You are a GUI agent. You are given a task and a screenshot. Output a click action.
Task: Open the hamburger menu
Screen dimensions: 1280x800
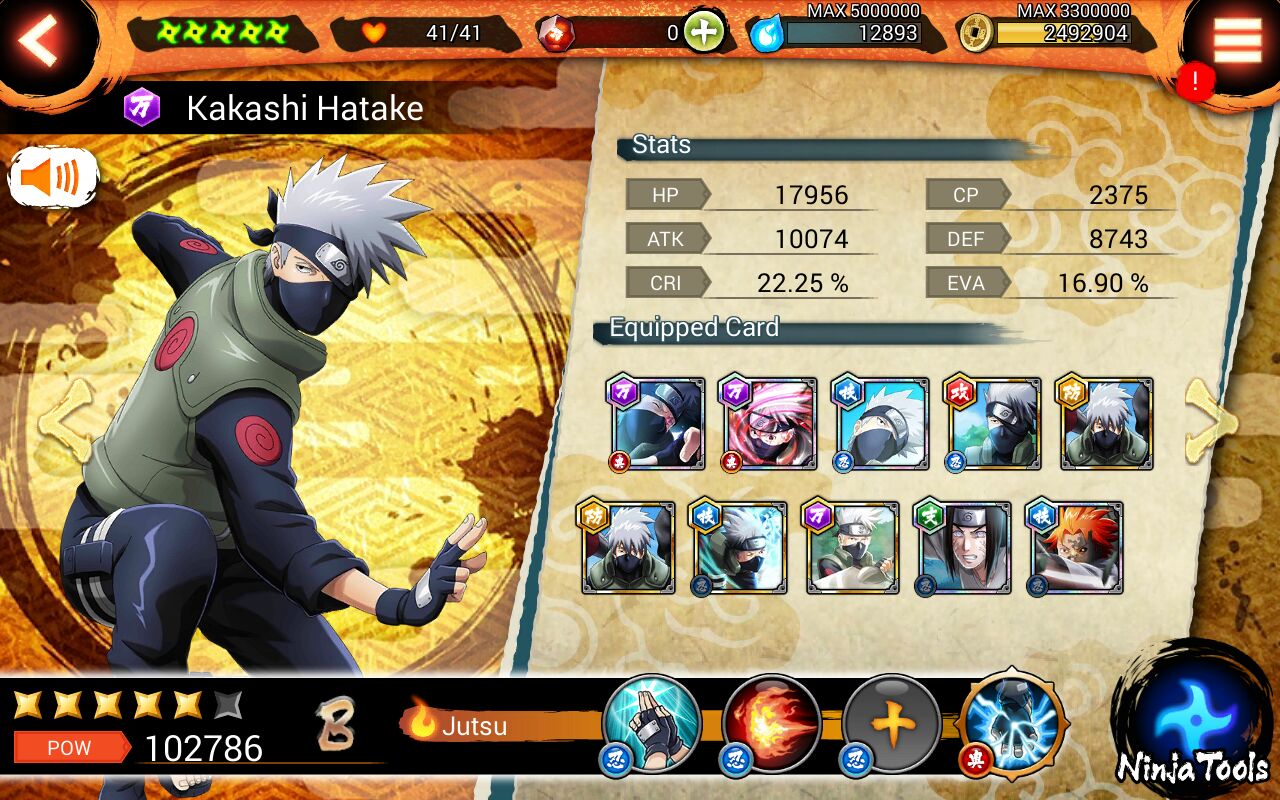point(1237,40)
